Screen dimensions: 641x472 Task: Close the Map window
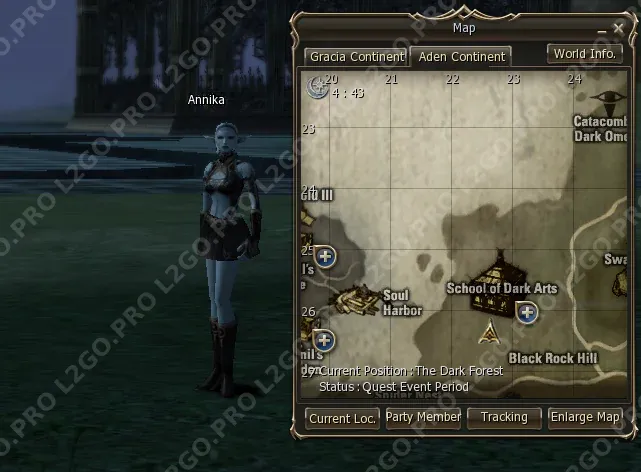coord(617,29)
